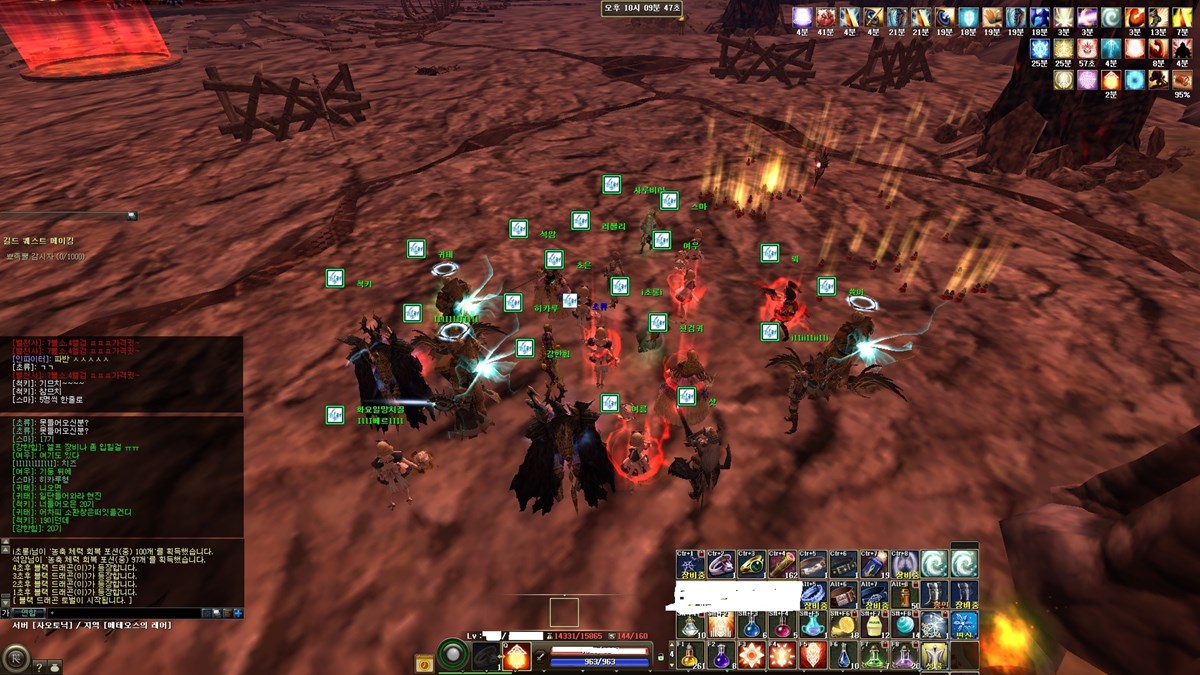This screenshot has width=1200, height=675.
Task: Use the scroll item with count 162
Action: coord(780,564)
